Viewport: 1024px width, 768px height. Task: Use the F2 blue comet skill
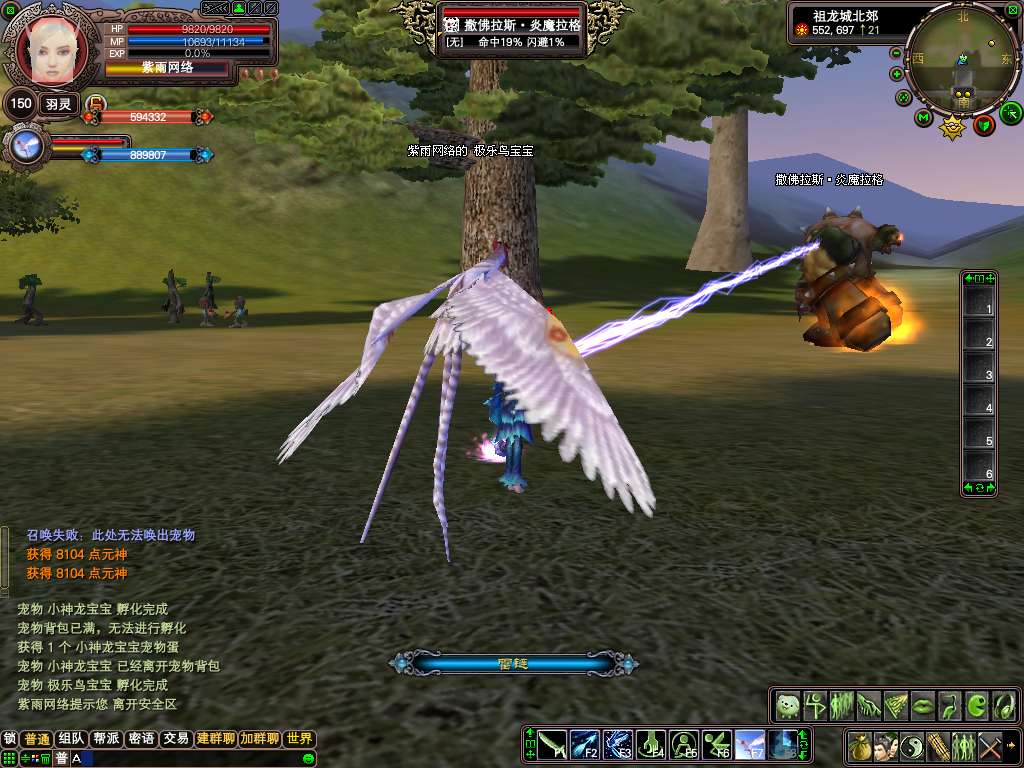[x=585, y=744]
